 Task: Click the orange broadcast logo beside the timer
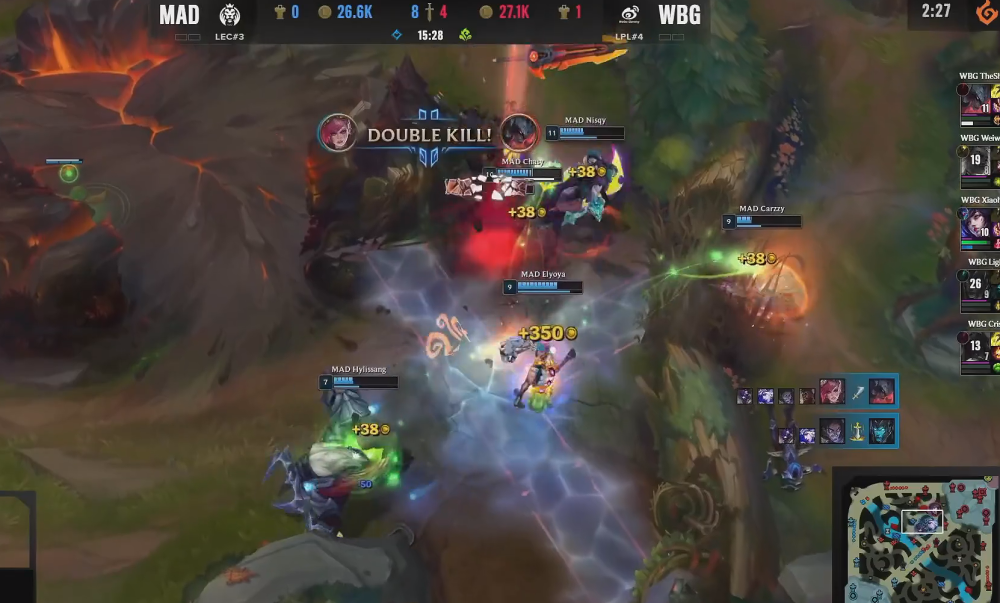(x=985, y=14)
